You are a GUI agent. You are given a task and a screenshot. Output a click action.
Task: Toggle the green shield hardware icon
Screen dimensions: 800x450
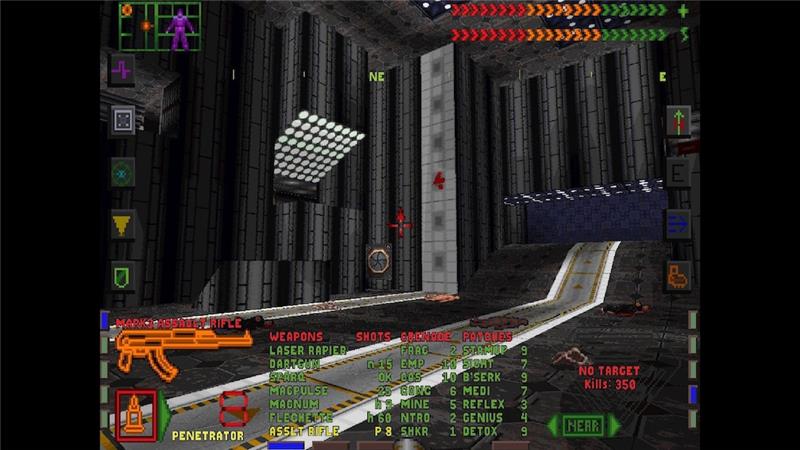tap(122, 275)
